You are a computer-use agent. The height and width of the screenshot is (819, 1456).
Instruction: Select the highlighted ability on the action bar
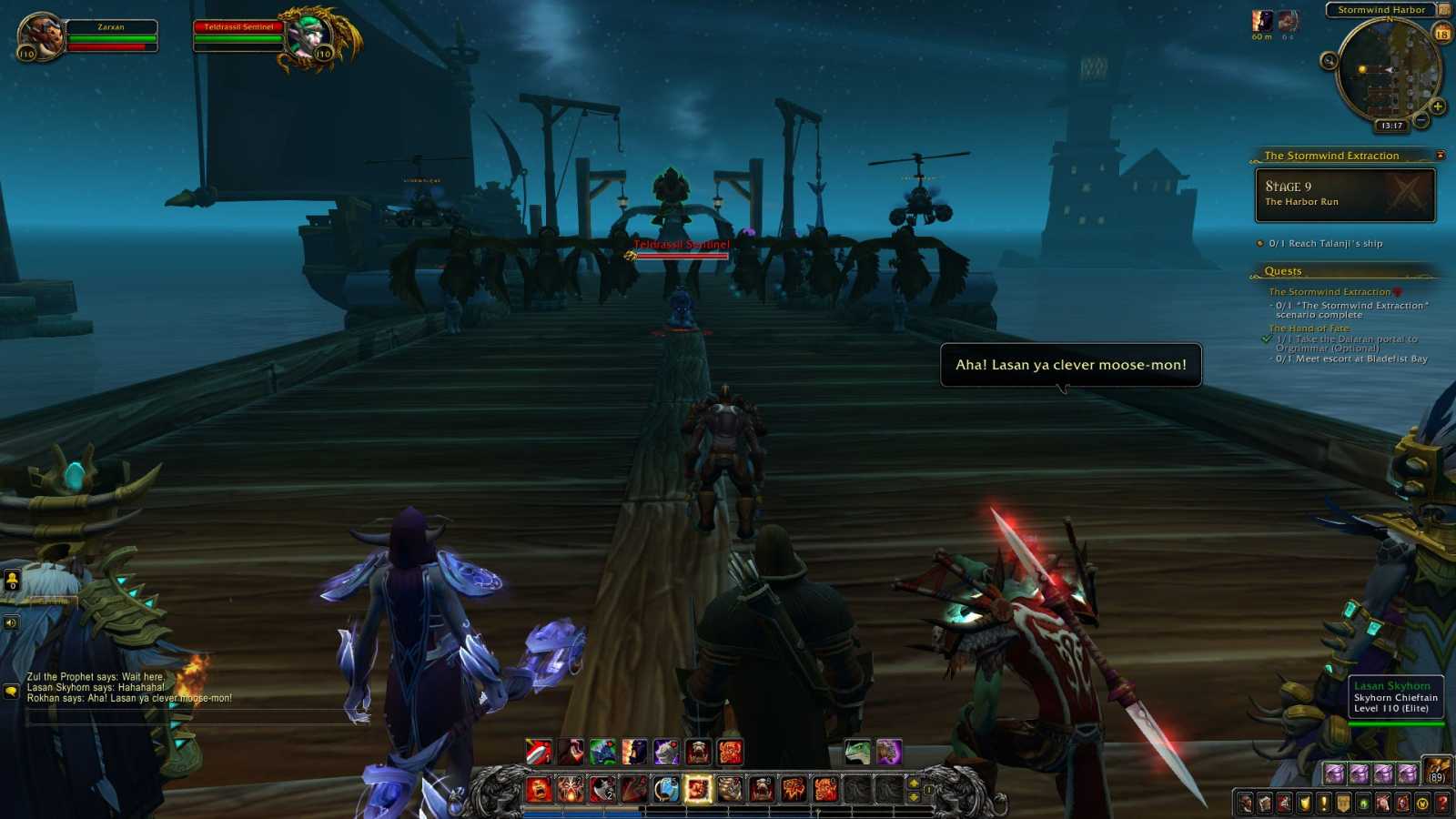tap(698, 790)
